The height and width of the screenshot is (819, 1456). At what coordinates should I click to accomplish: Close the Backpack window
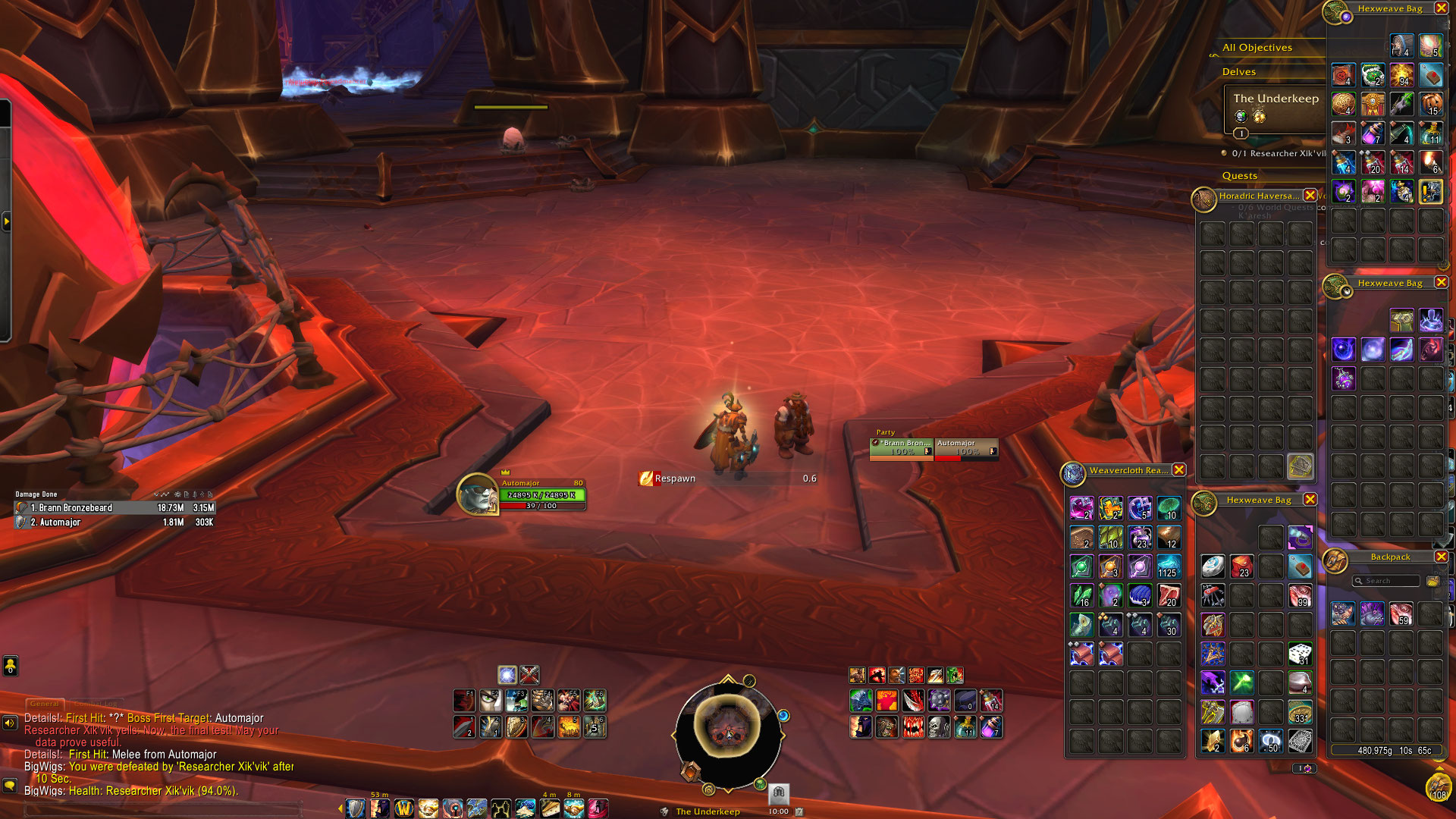[1441, 557]
